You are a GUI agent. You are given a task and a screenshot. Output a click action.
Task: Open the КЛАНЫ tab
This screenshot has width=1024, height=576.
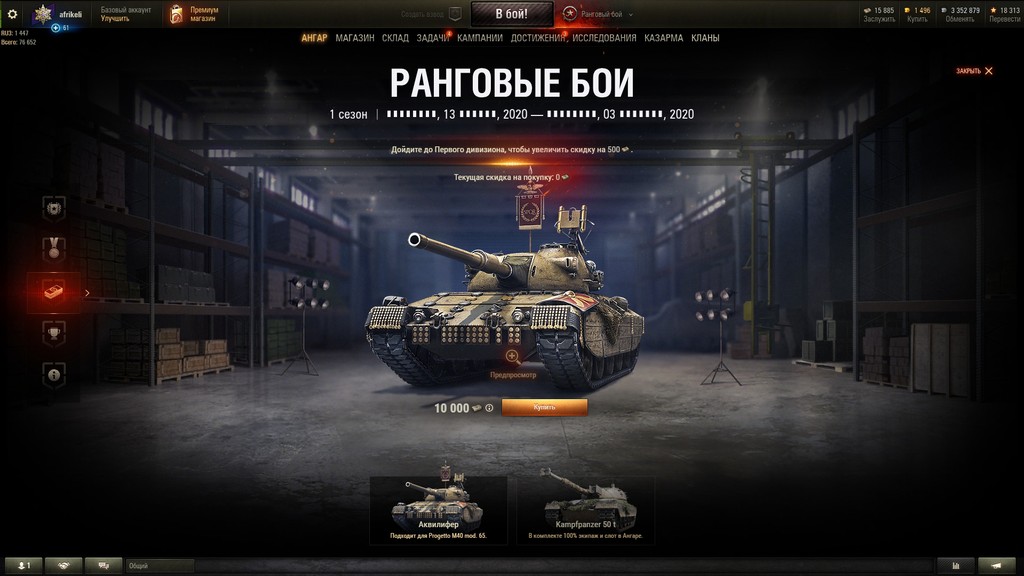[x=705, y=38]
